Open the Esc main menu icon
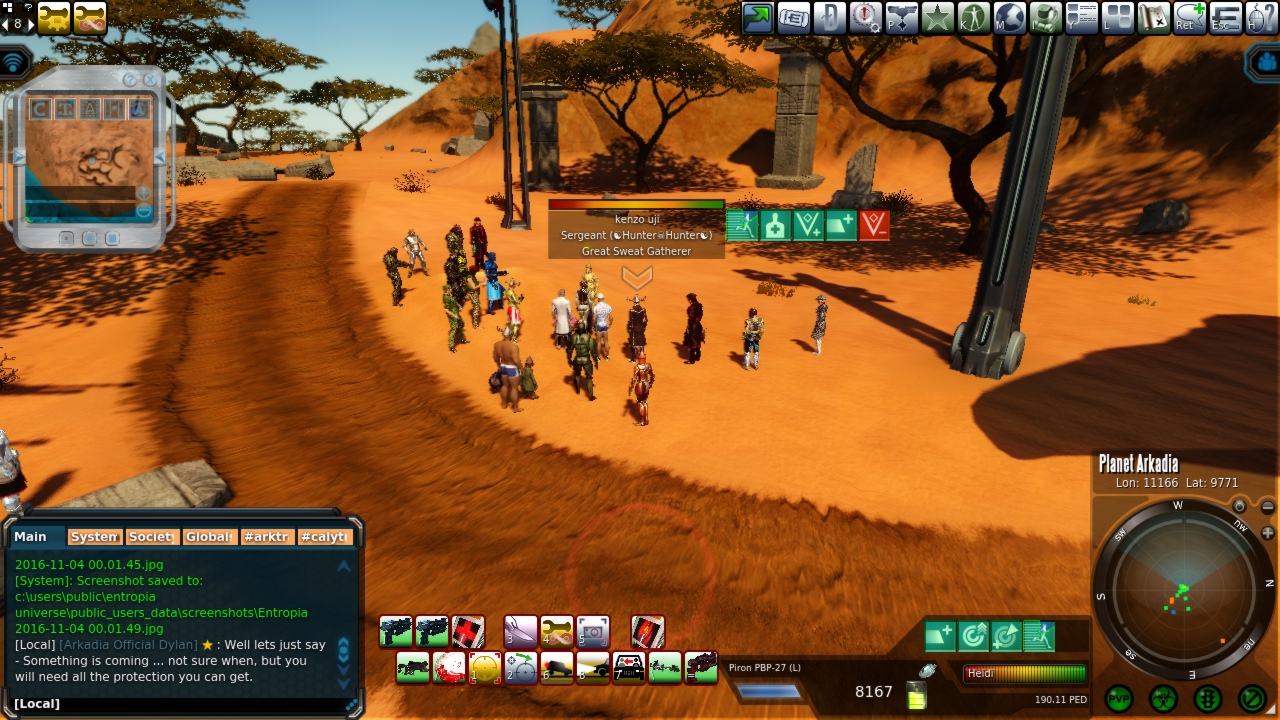1280x720 pixels. tap(1226, 17)
